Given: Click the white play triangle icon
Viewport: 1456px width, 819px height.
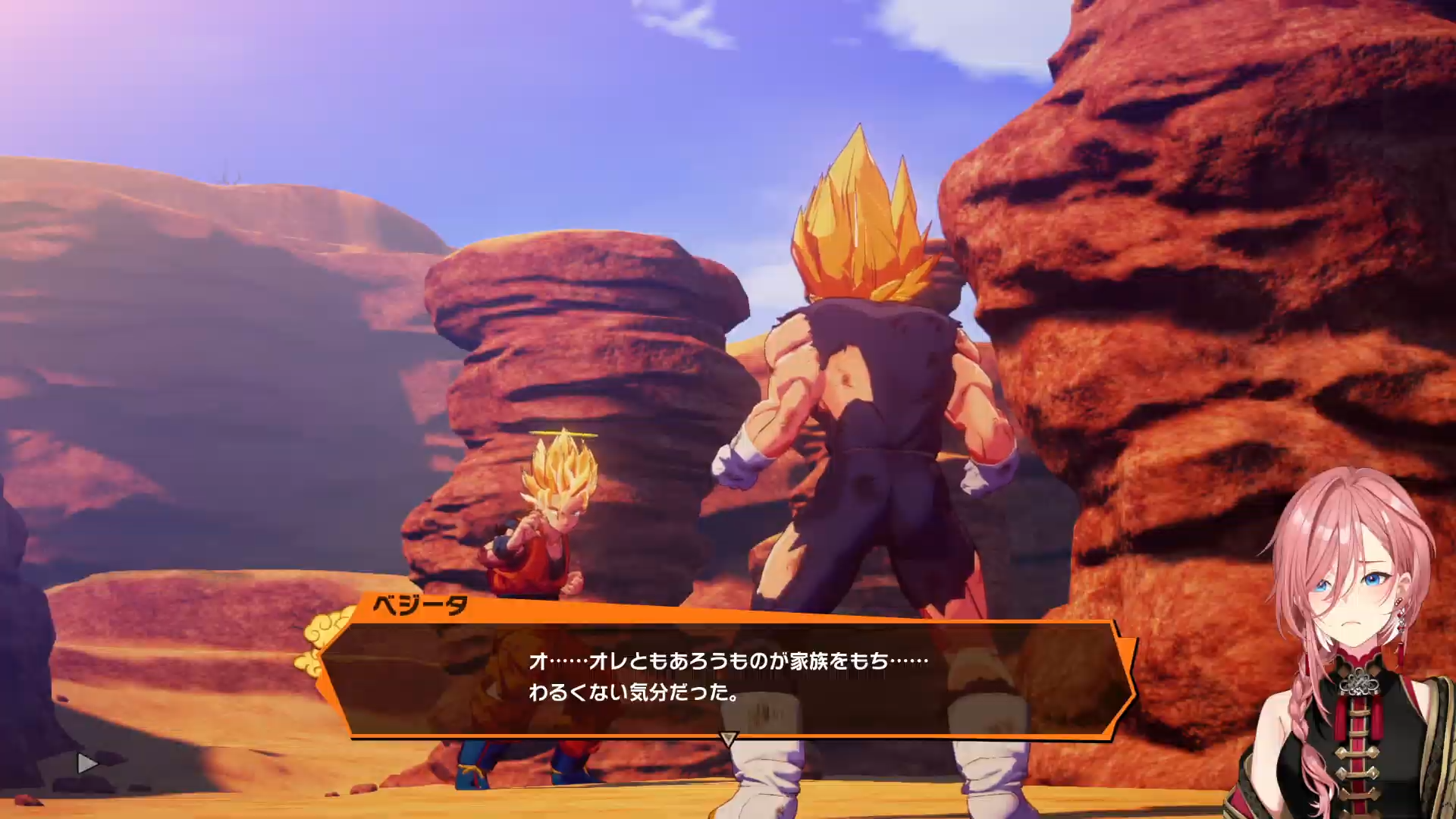Looking at the screenshot, I should coord(87,763).
